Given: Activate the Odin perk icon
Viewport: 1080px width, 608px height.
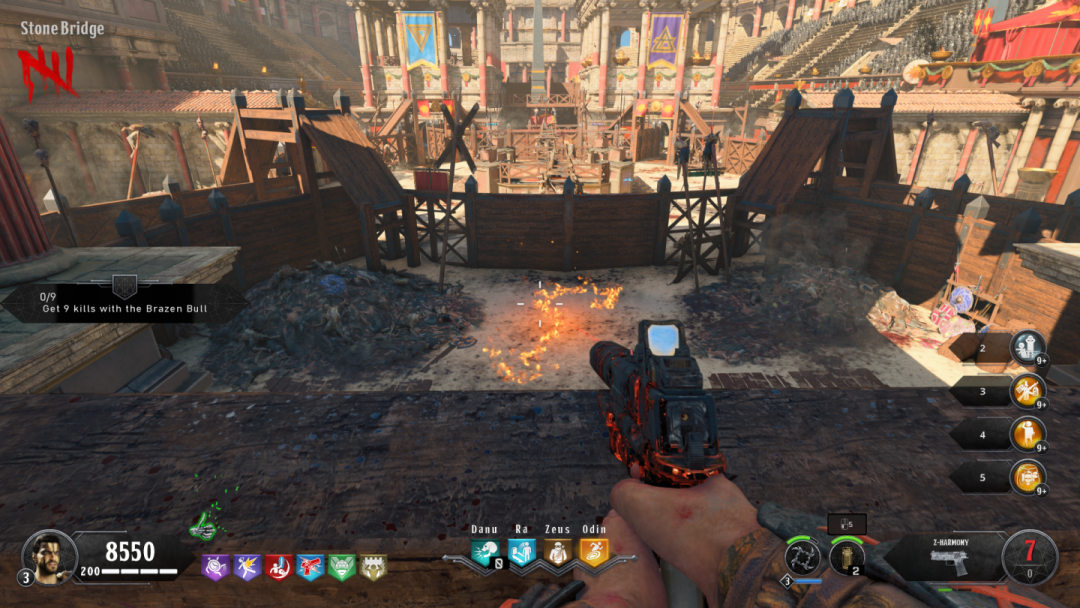Looking at the screenshot, I should 593,552.
